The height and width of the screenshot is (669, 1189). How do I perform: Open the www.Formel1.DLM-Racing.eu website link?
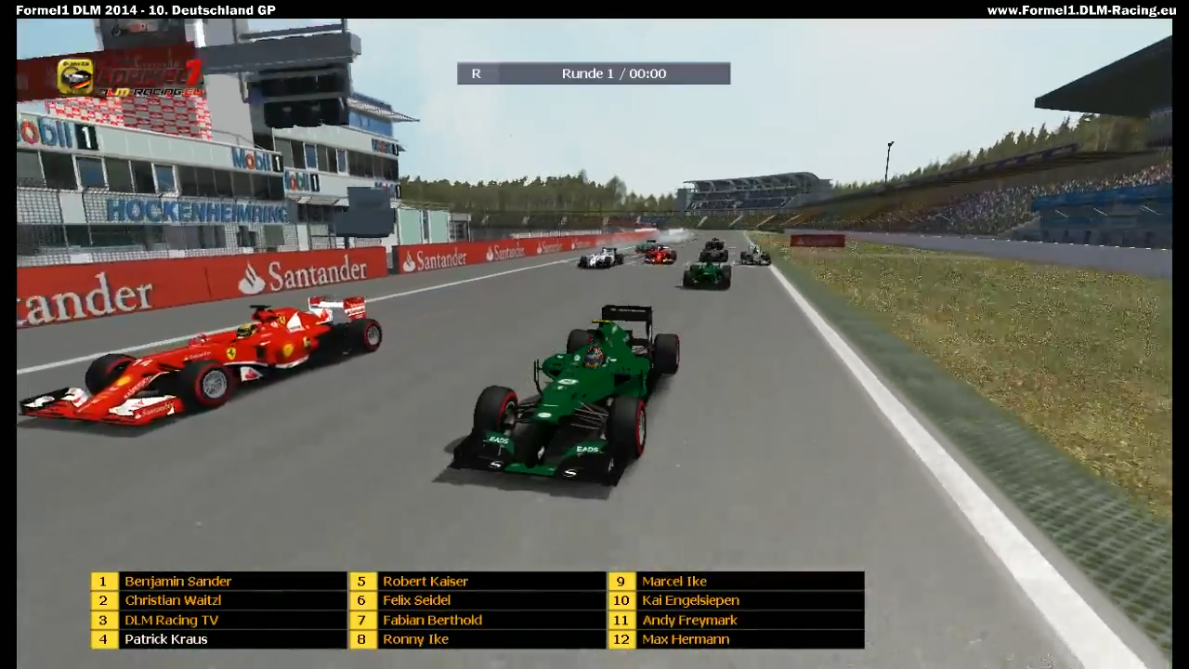click(x=1078, y=10)
